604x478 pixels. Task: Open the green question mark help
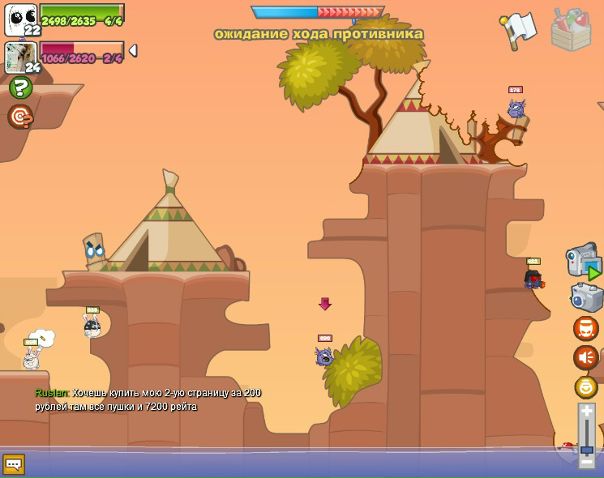coord(20,88)
